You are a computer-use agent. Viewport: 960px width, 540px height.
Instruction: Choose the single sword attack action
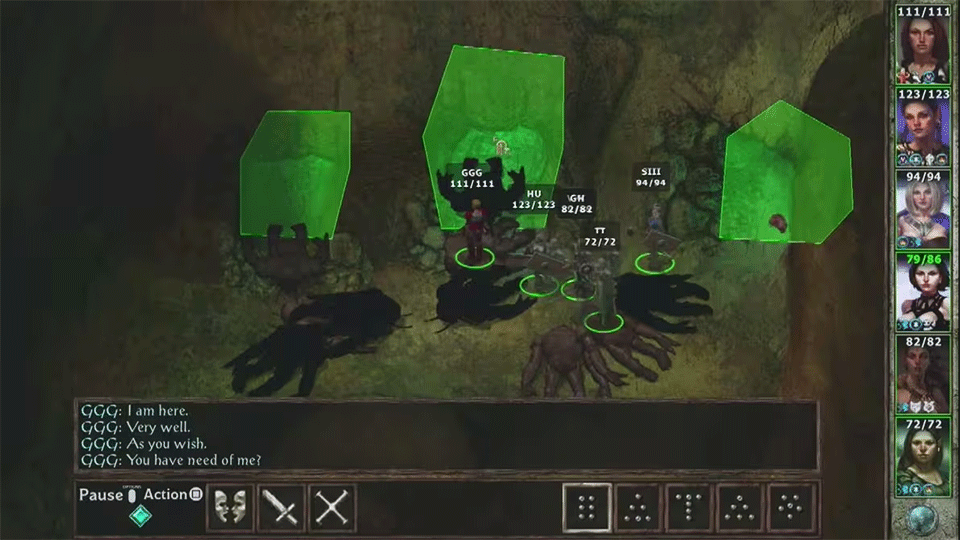281,509
